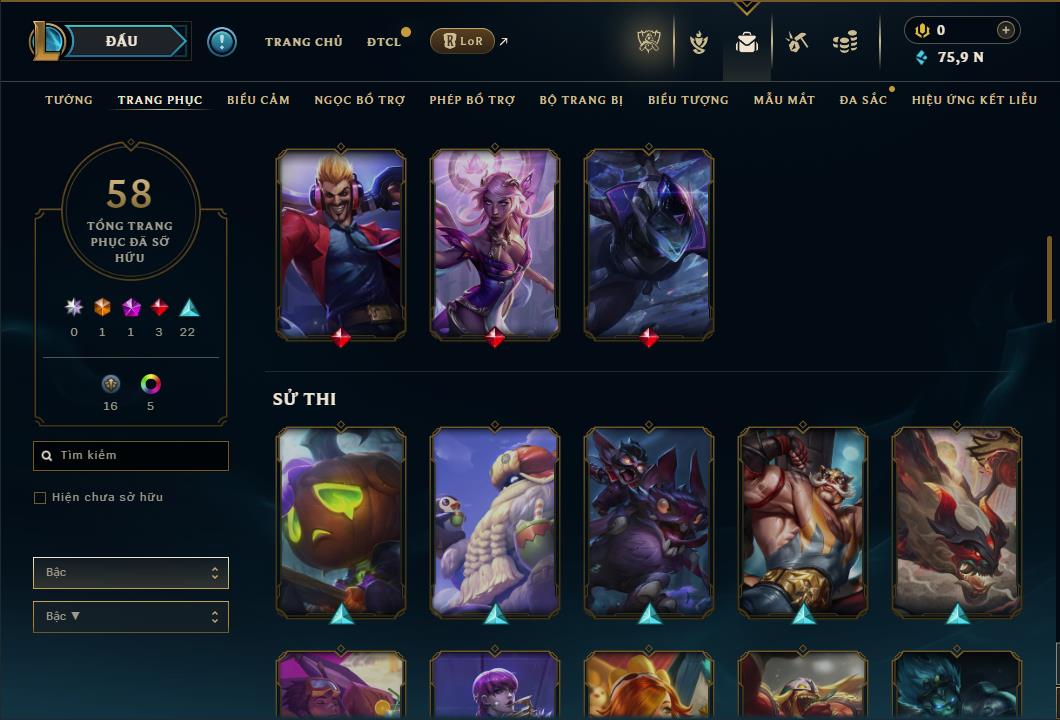The height and width of the screenshot is (720, 1060).
Task: Go to the ĐTCL game mode
Action: 384,42
